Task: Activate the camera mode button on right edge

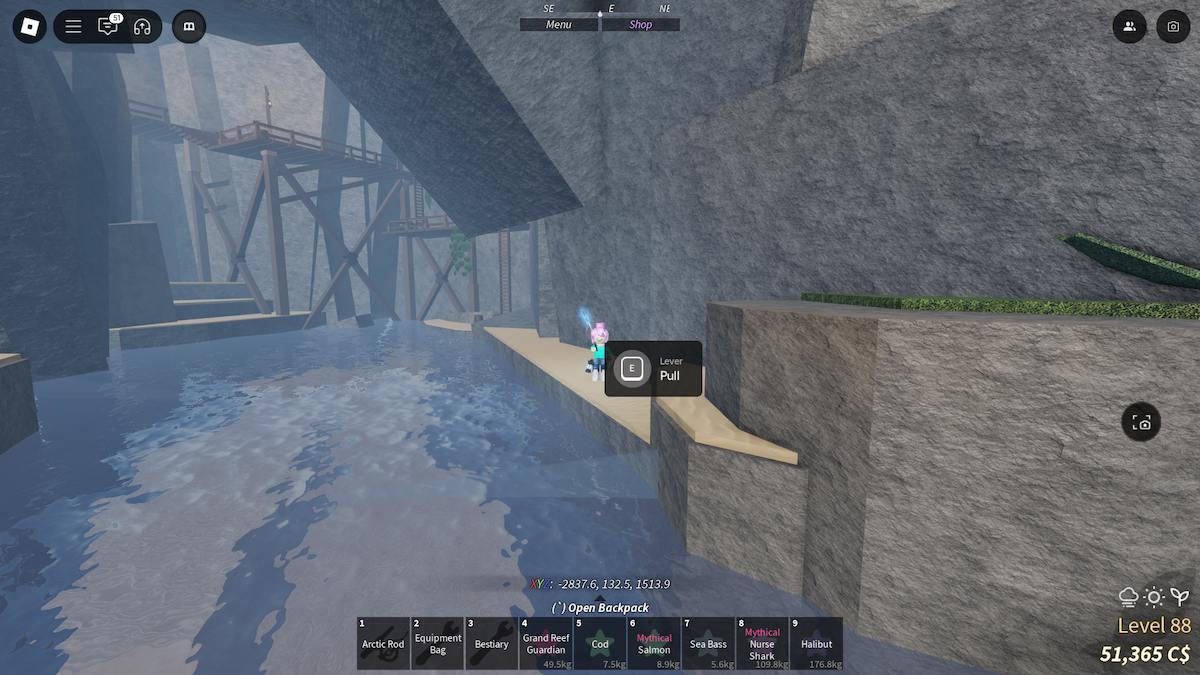Action: tap(1141, 422)
